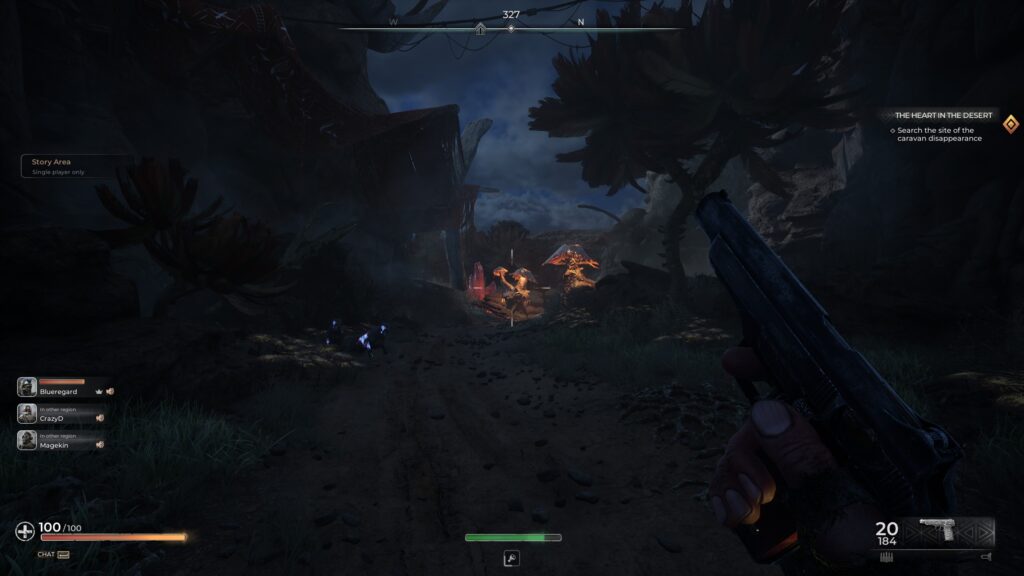1024x576 pixels.
Task: Click the orange quest diamond icon
Action: click(x=1010, y=122)
